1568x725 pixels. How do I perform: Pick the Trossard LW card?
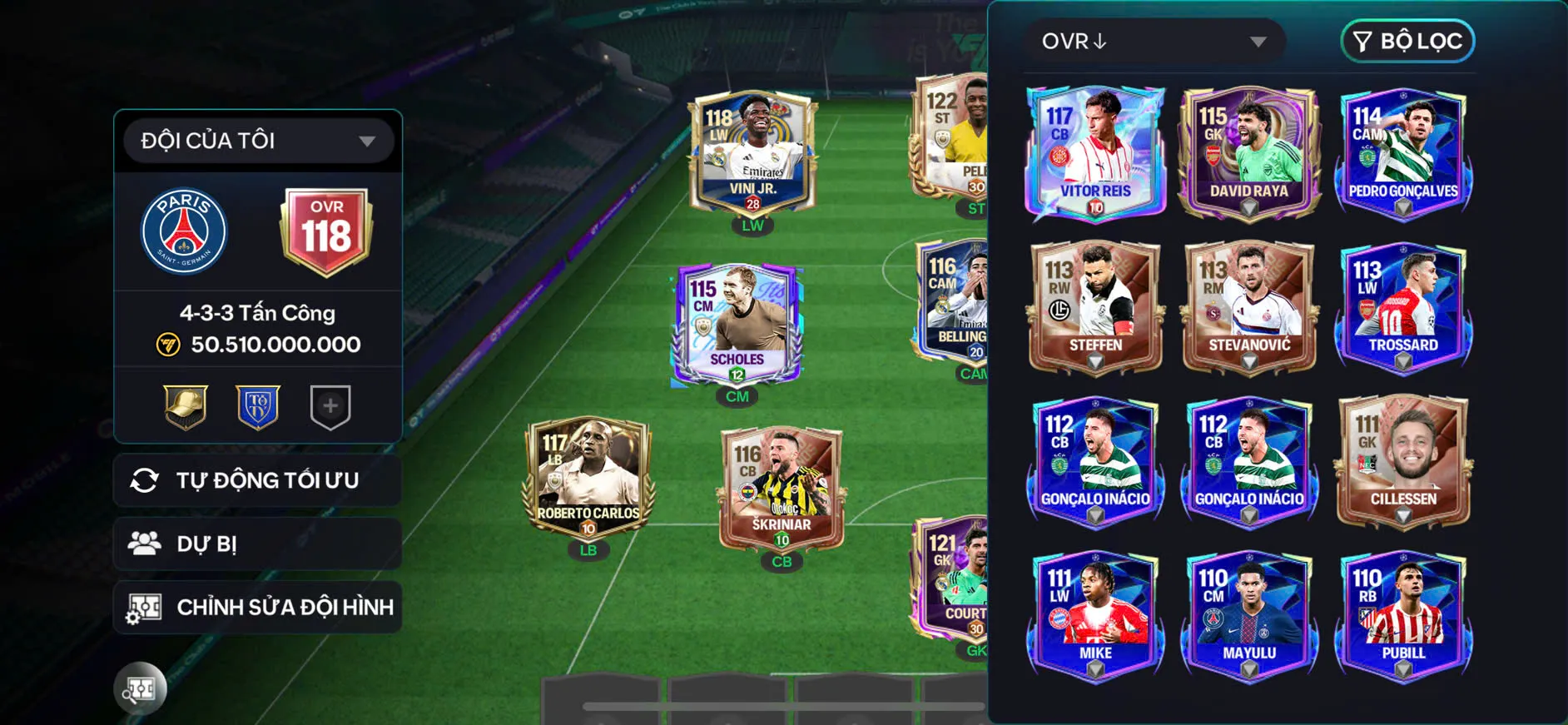pyautogui.click(x=1403, y=307)
